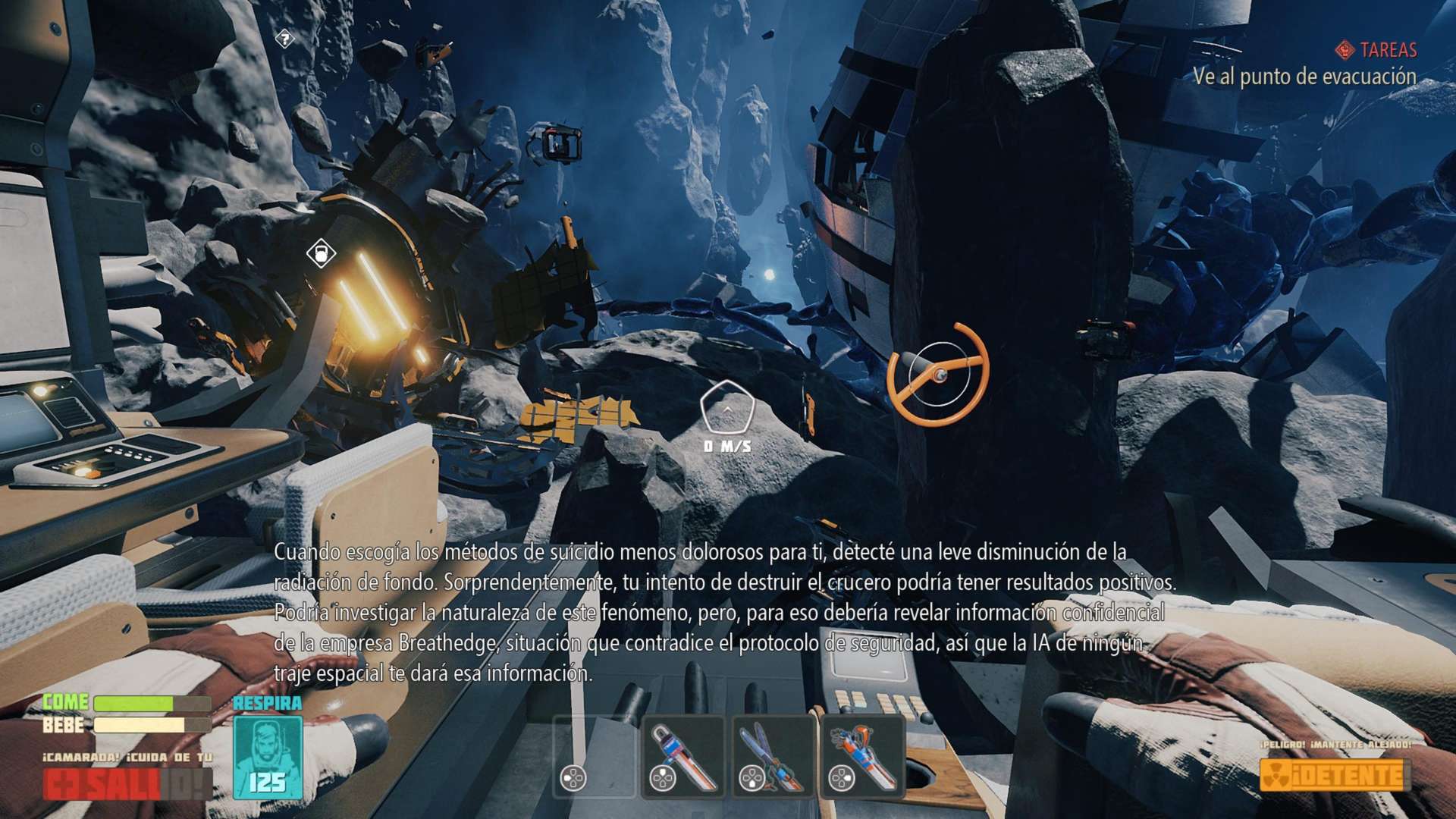Click the kettlebell waypoint marker
The width and height of the screenshot is (1456, 819).
320,253
